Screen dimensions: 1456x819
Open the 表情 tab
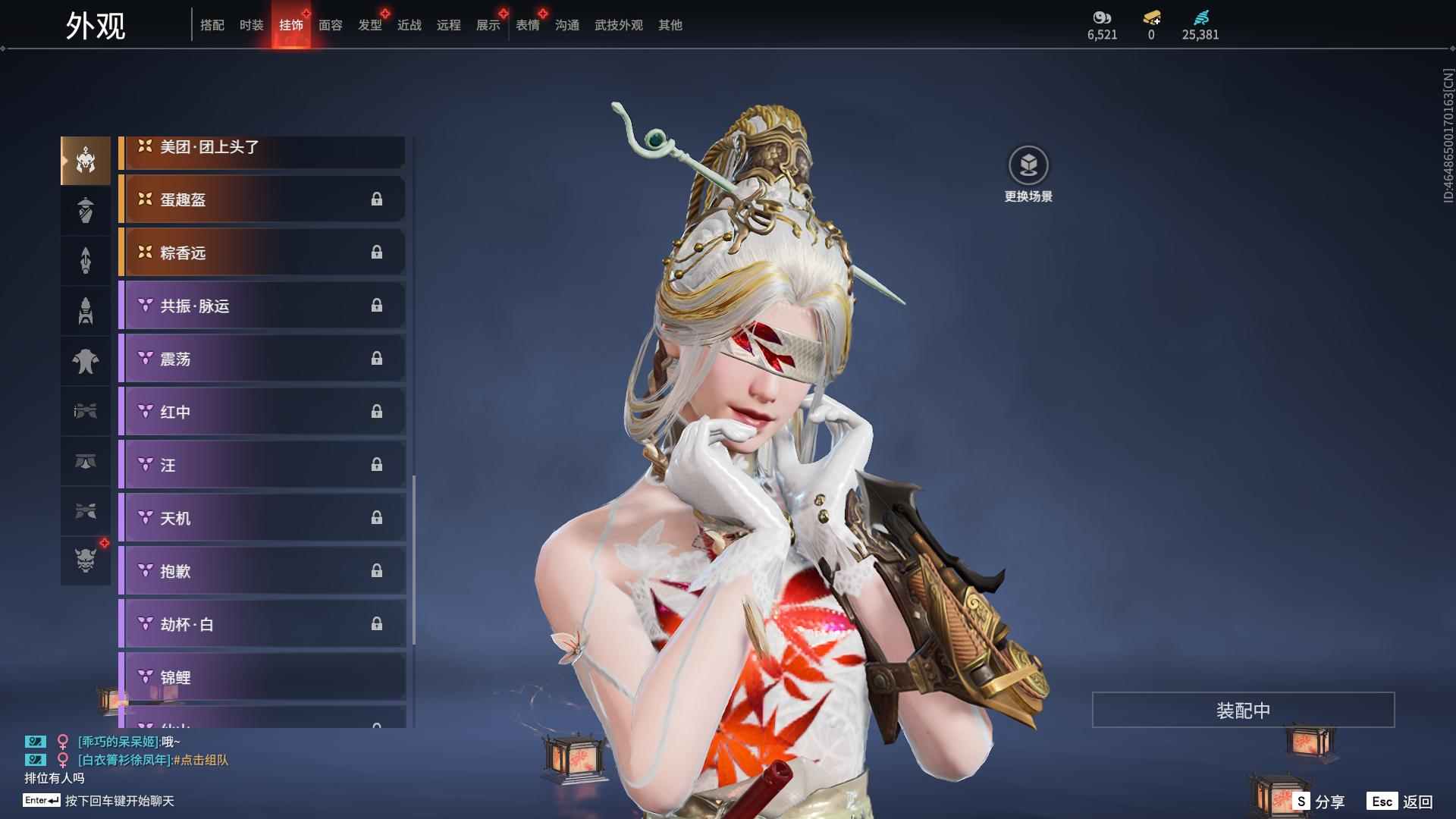point(527,25)
